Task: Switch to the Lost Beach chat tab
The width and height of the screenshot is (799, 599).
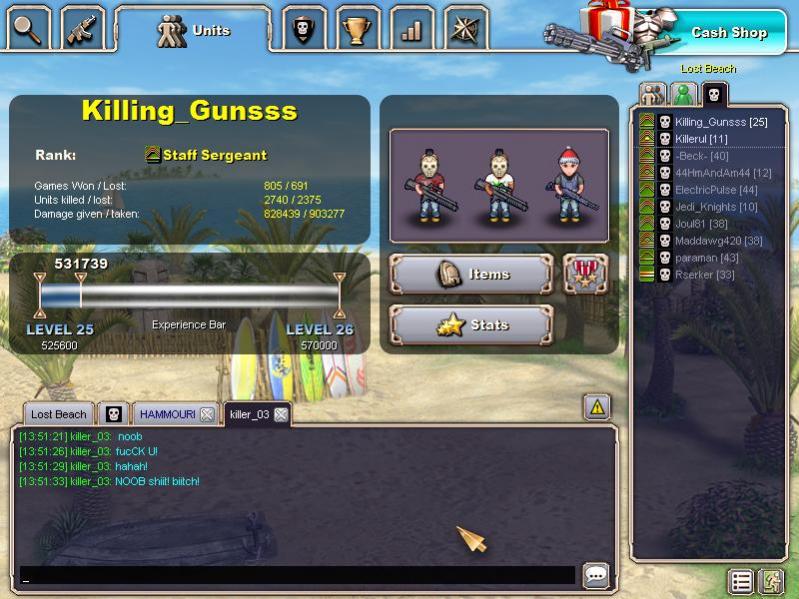Action: [58, 414]
